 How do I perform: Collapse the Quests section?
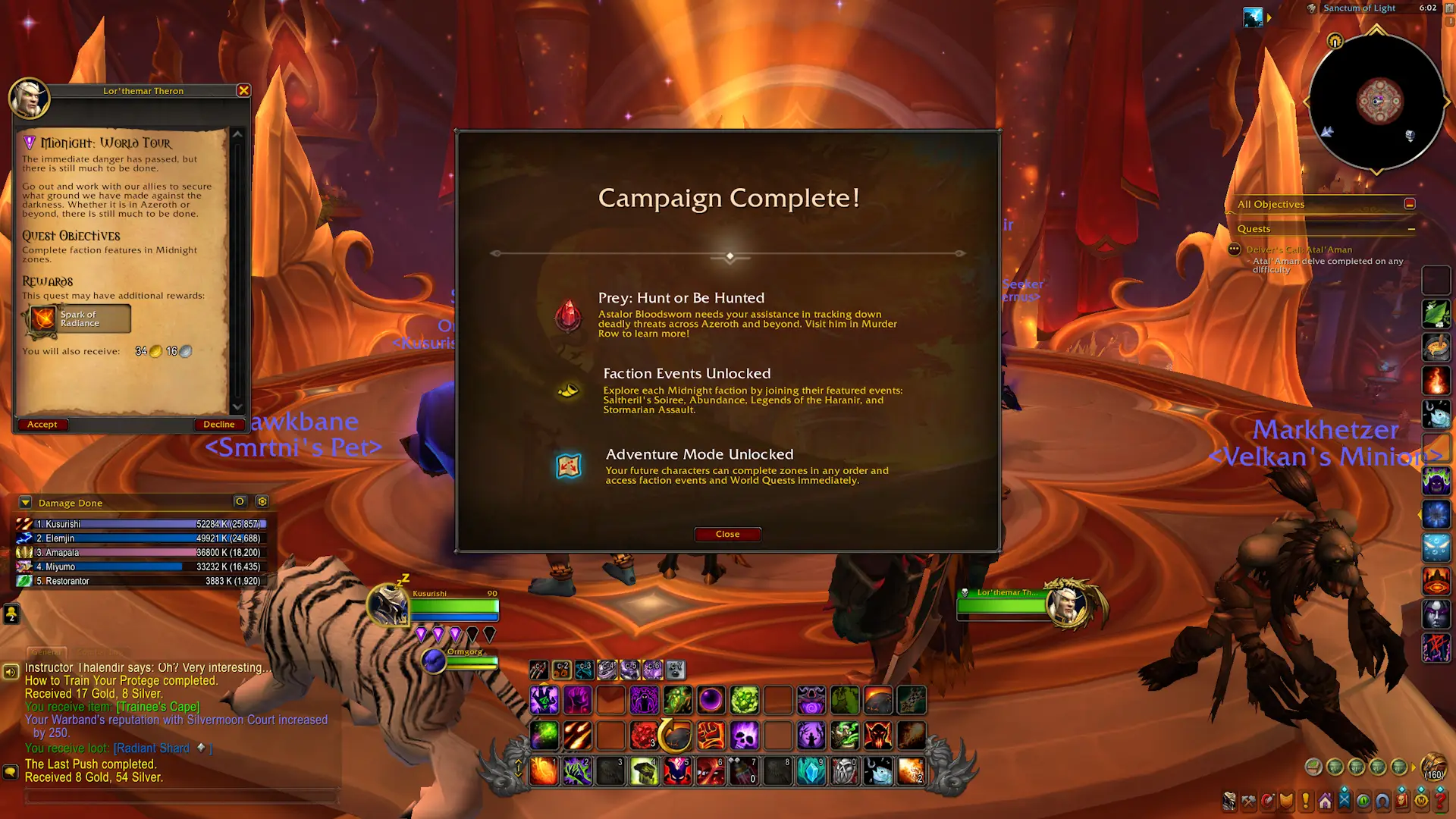point(1412,229)
